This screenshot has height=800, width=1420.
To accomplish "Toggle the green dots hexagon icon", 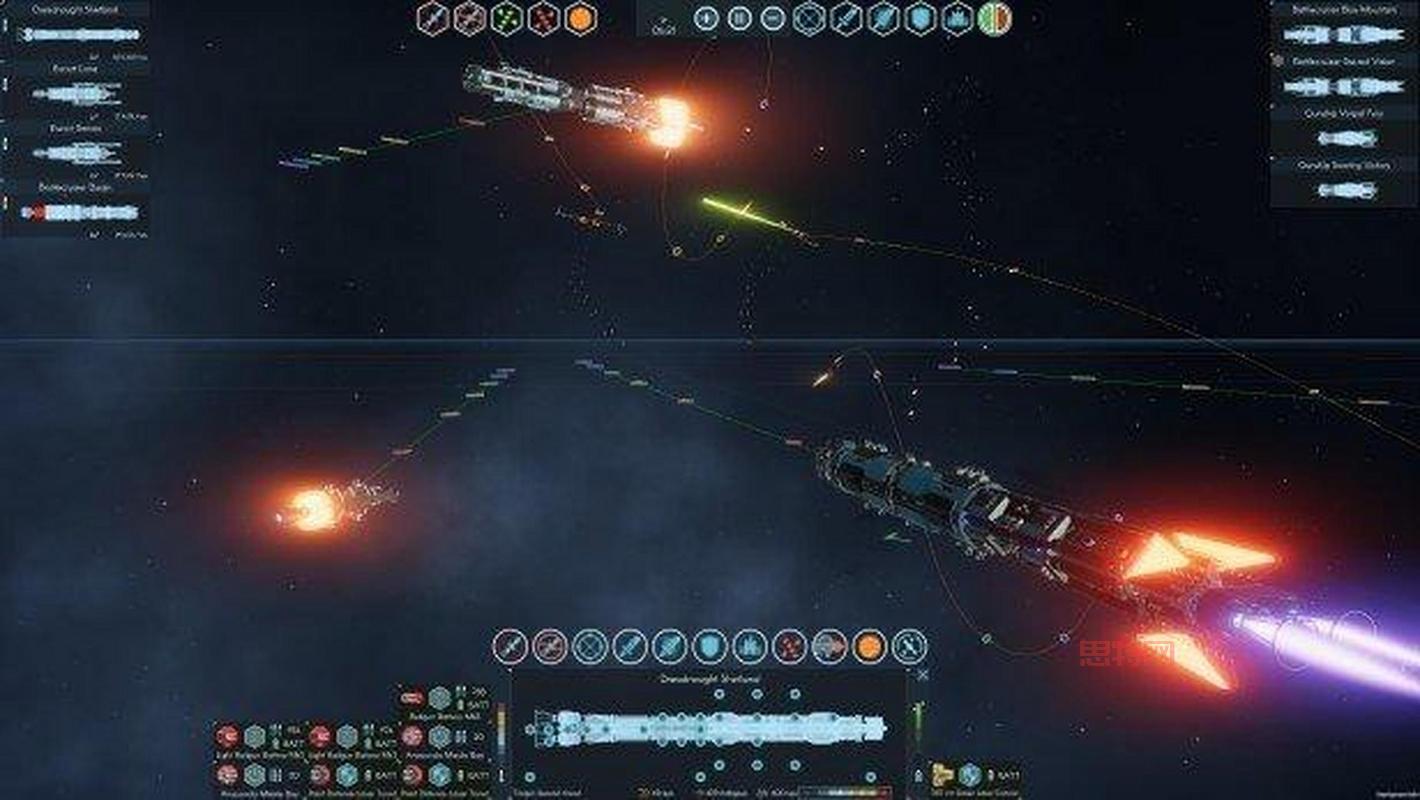I will point(506,18).
